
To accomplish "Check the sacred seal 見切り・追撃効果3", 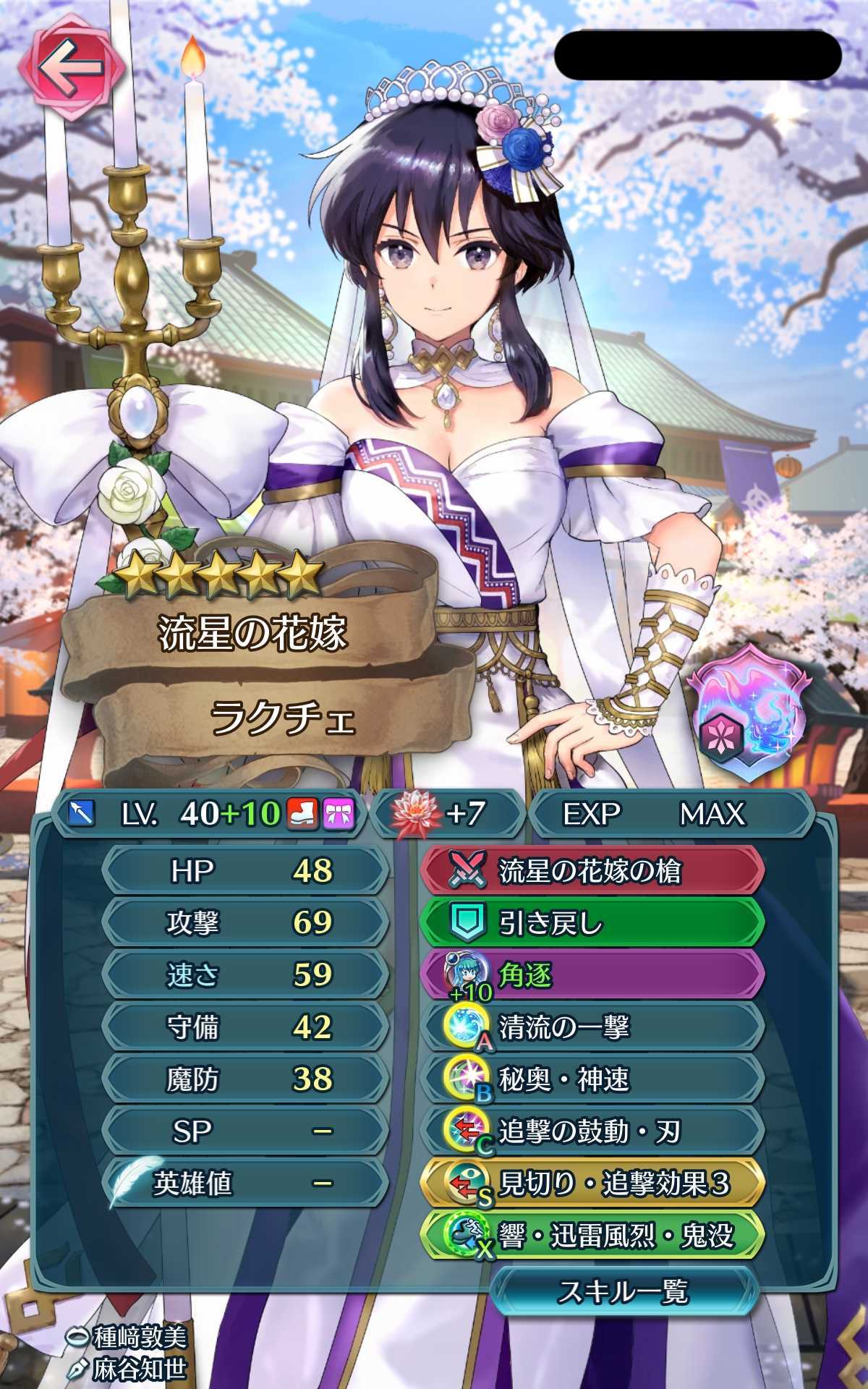I will pos(592,1184).
